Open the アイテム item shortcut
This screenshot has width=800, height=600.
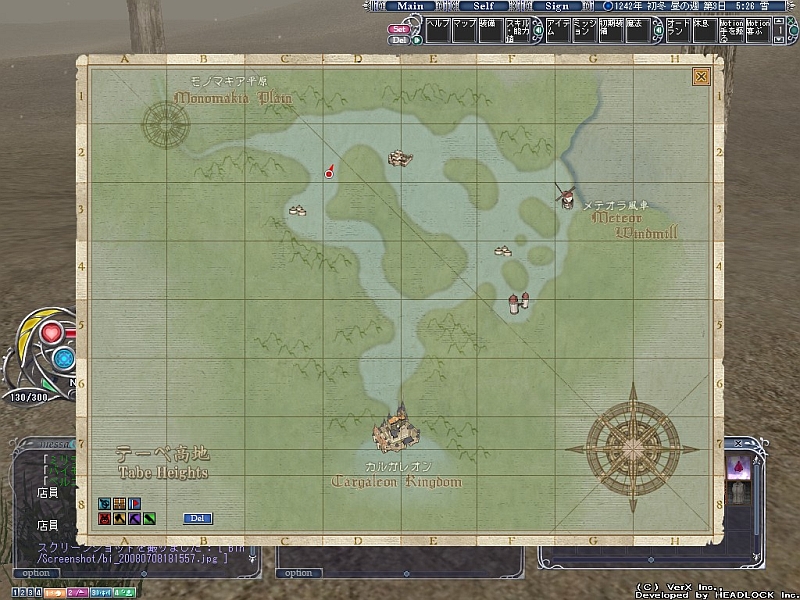coord(557,29)
